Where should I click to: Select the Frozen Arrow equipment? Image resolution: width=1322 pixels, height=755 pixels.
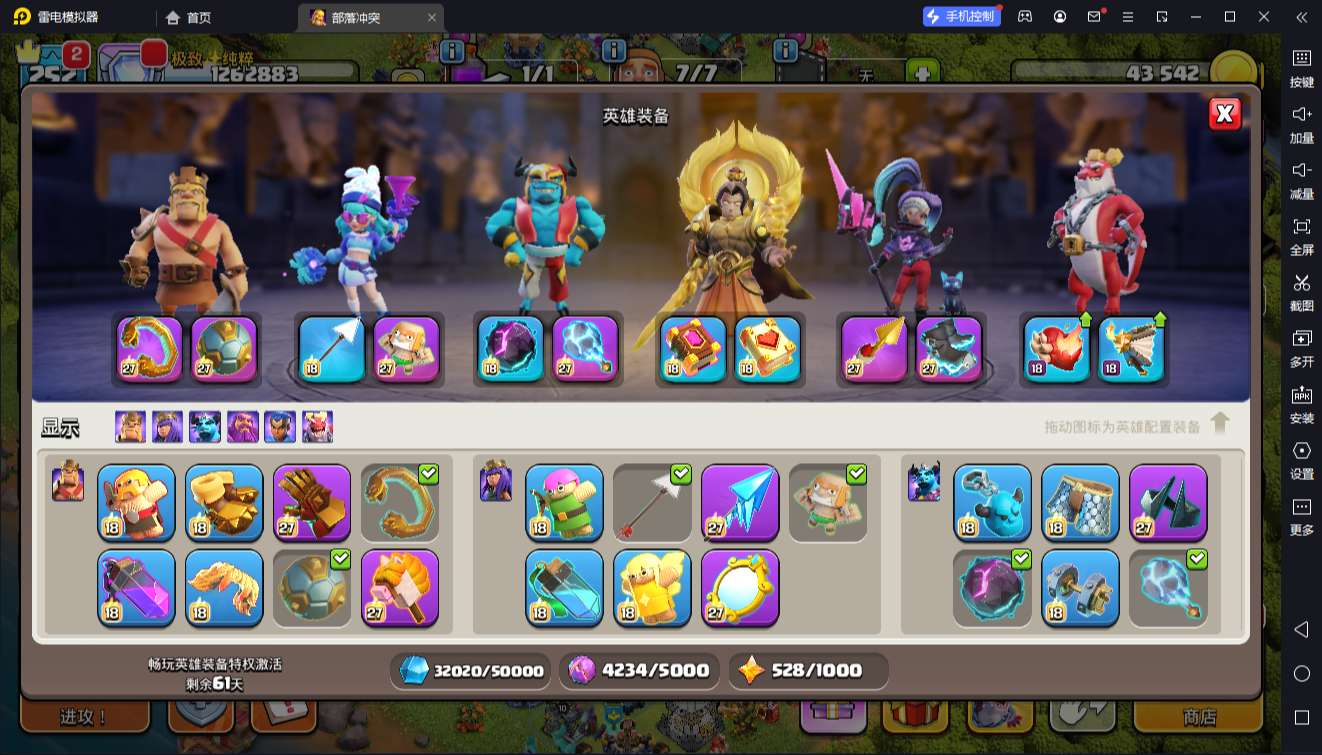pyautogui.click(x=740, y=502)
